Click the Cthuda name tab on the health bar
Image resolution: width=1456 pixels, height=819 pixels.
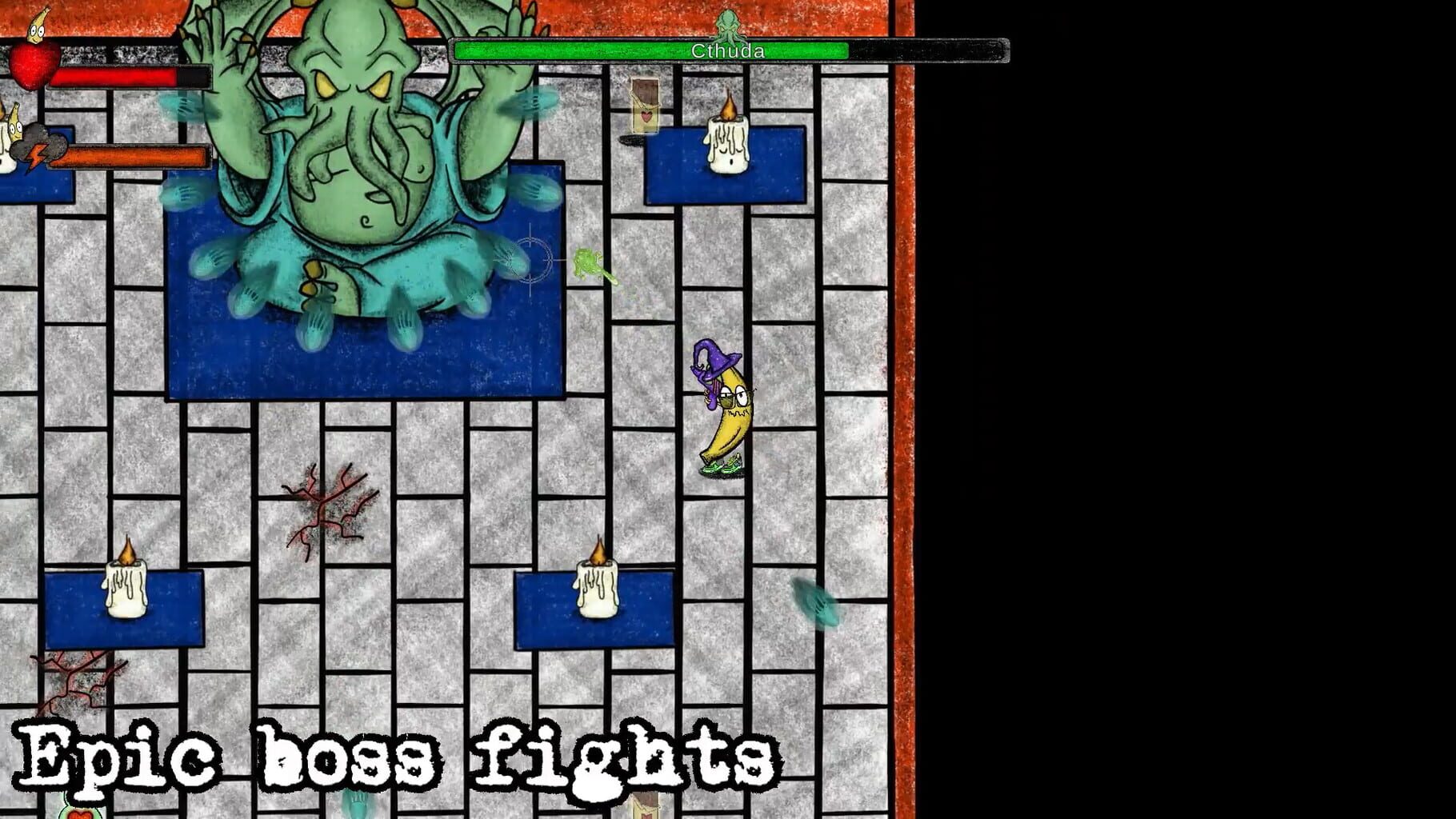[728, 50]
